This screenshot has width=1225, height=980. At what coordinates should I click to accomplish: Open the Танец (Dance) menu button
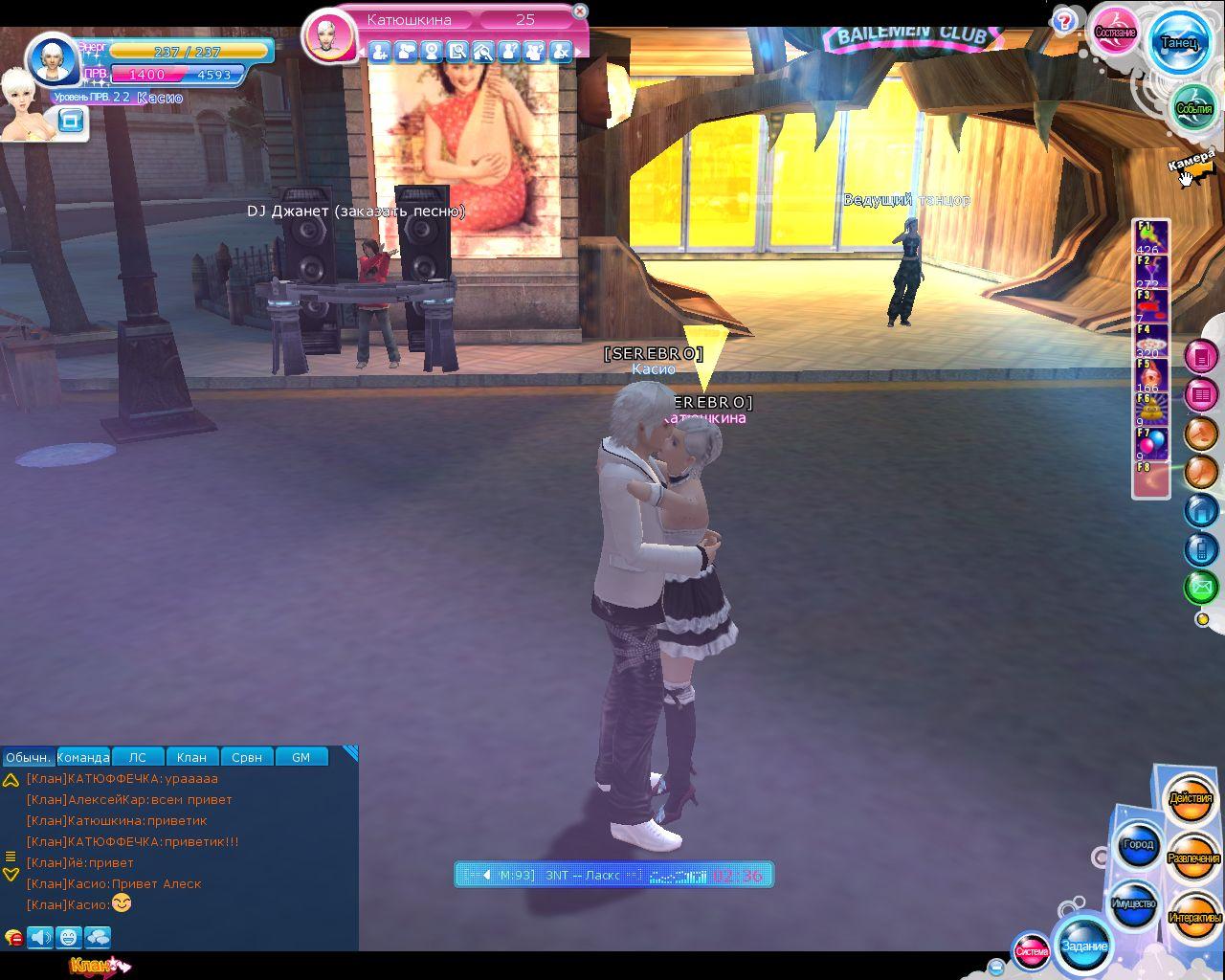click(1178, 42)
